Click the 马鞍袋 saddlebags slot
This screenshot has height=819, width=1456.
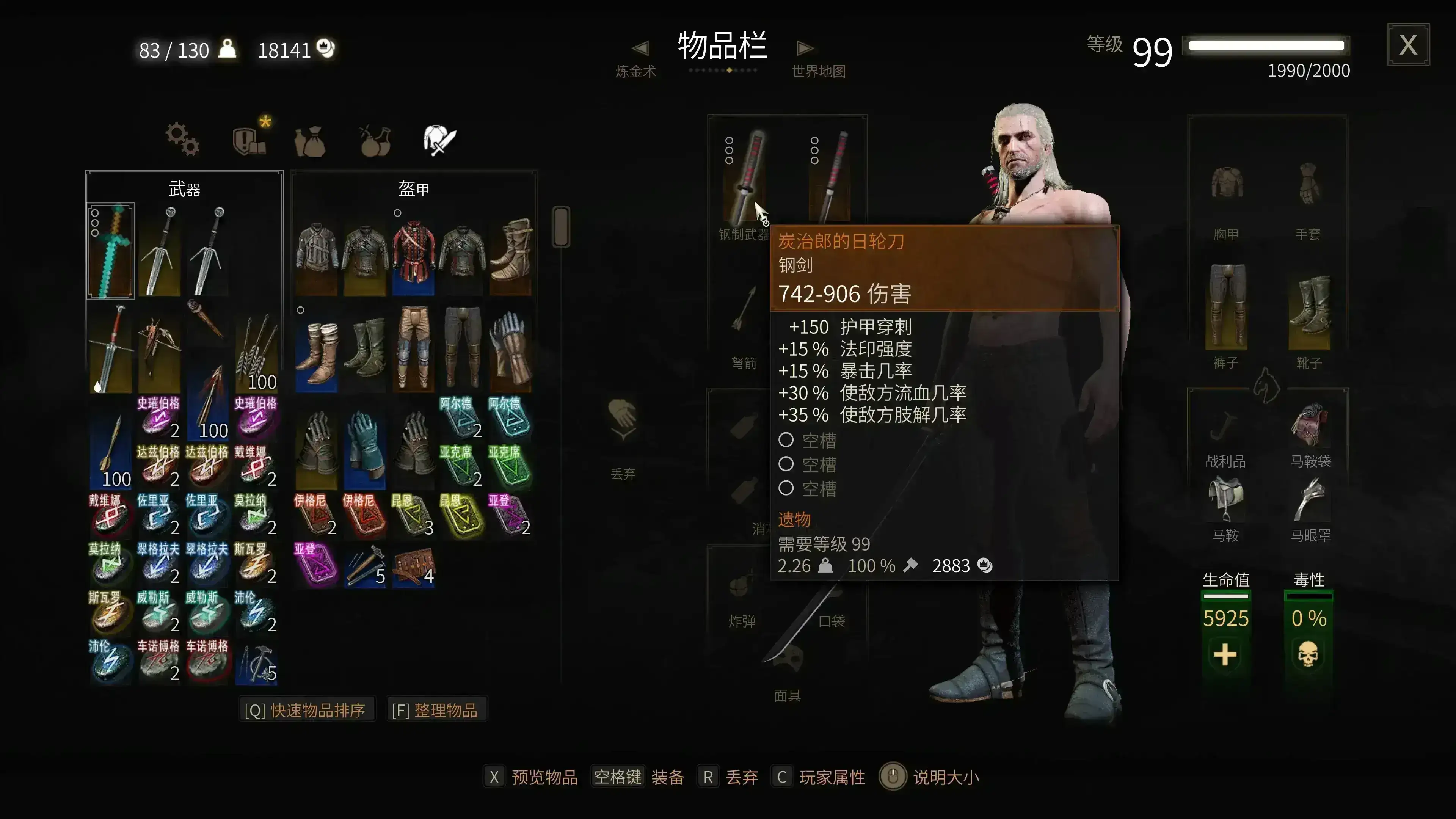pyautogui.click(x=1310, y=430)
